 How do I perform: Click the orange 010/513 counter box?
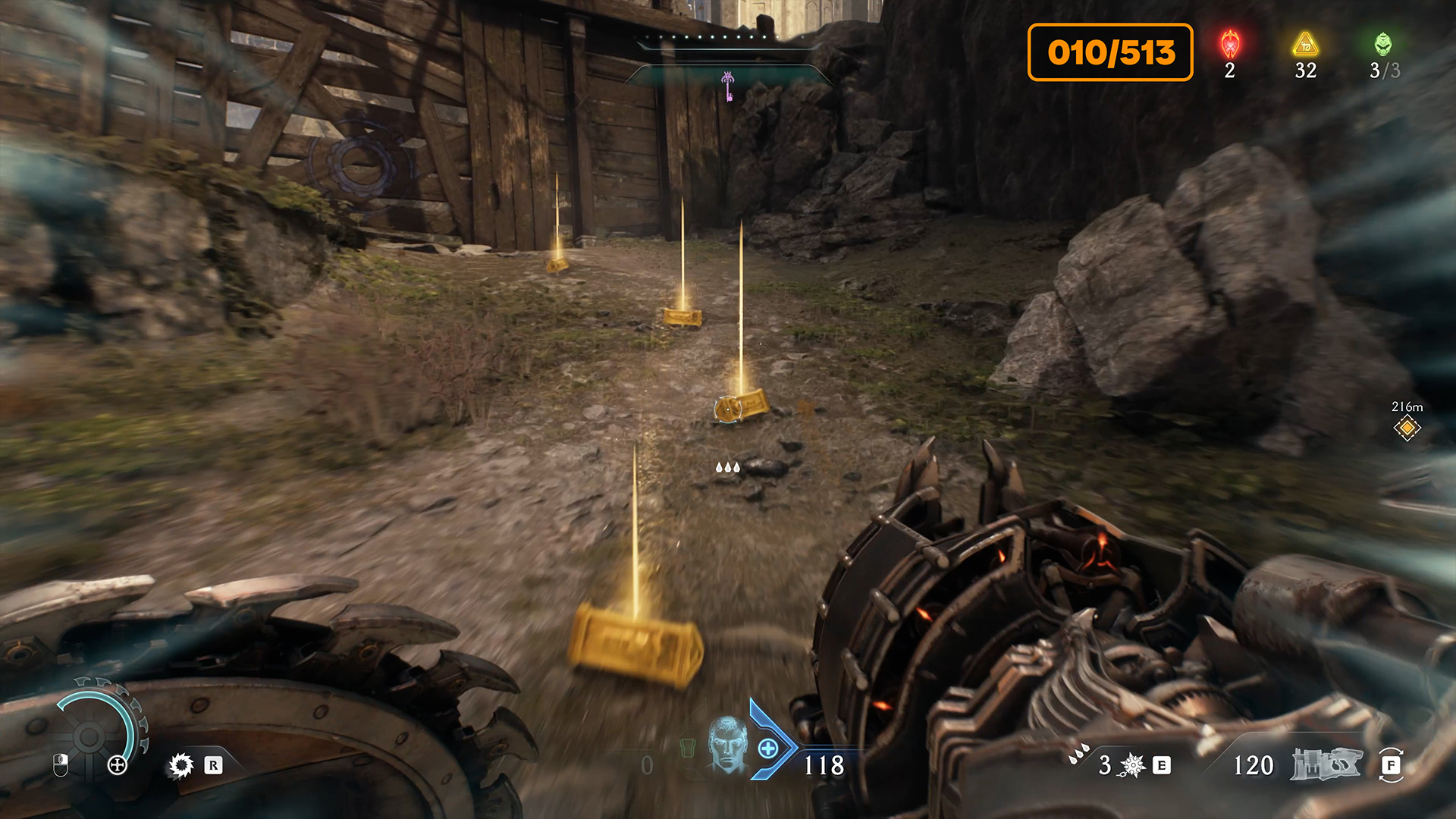(x=1110, y=52)
